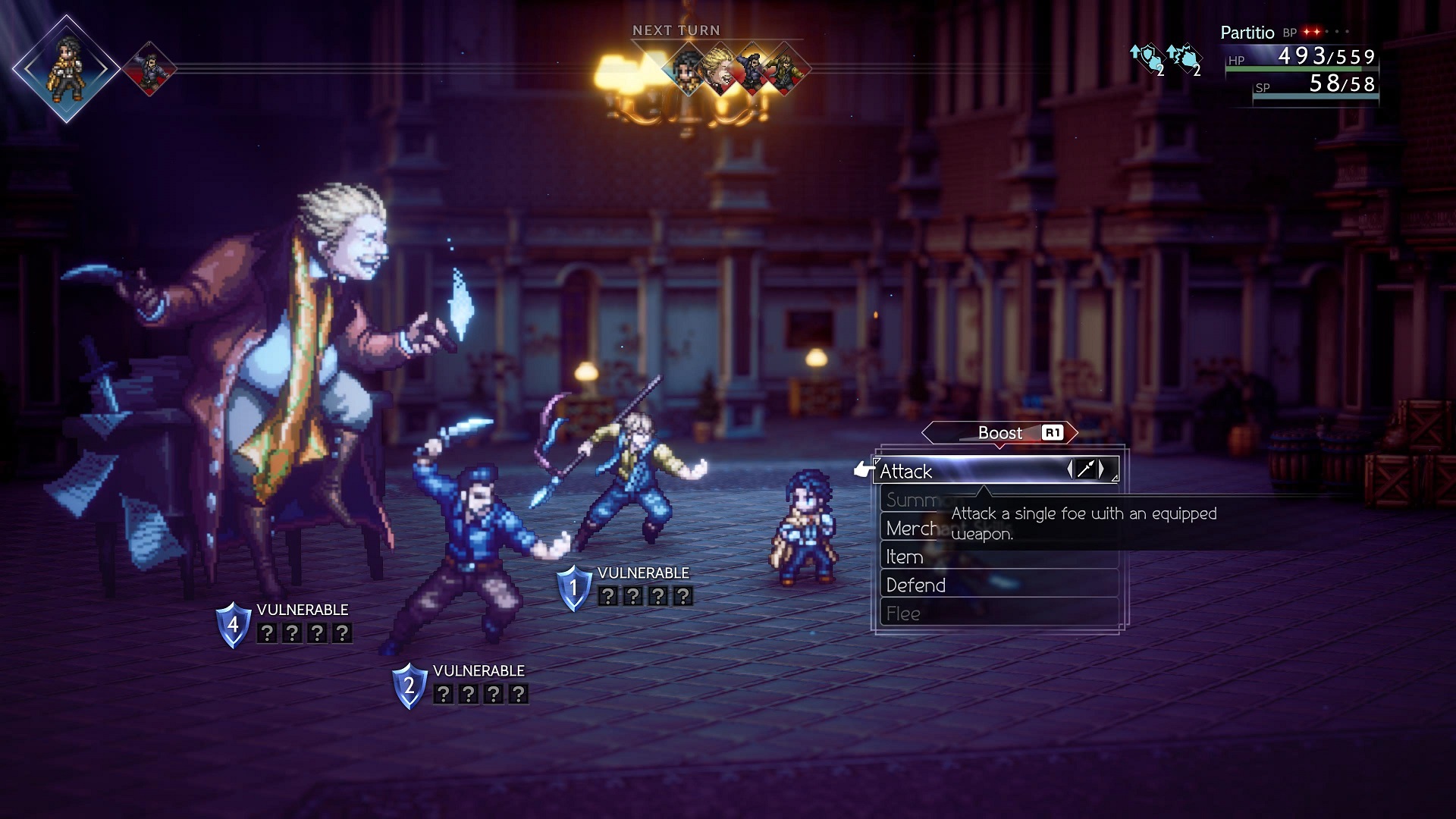Activate the Boost label above the menu

pos(999,433)
